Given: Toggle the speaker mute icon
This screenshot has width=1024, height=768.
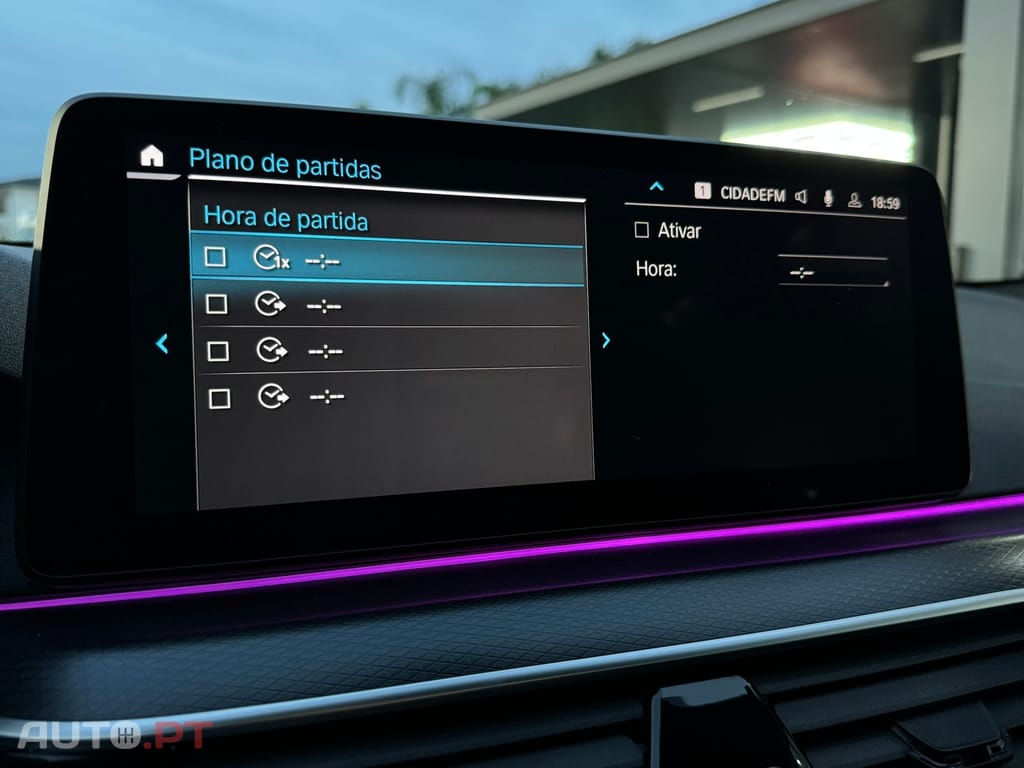Looking at the screenshot, I should click(x=801, y=197).
